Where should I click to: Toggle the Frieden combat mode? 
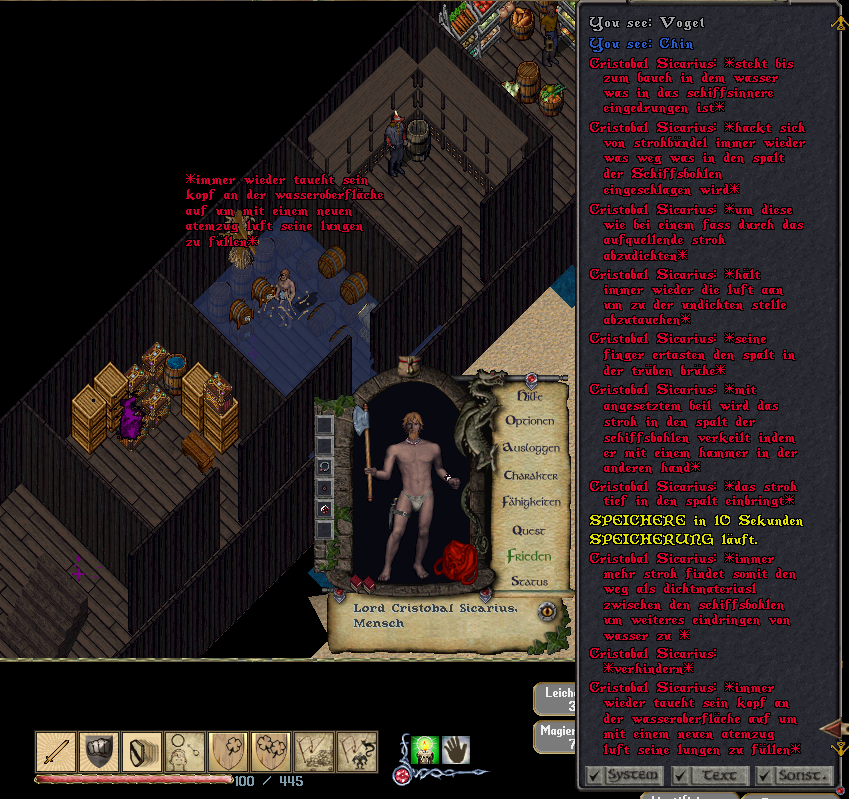coord(529,555)
